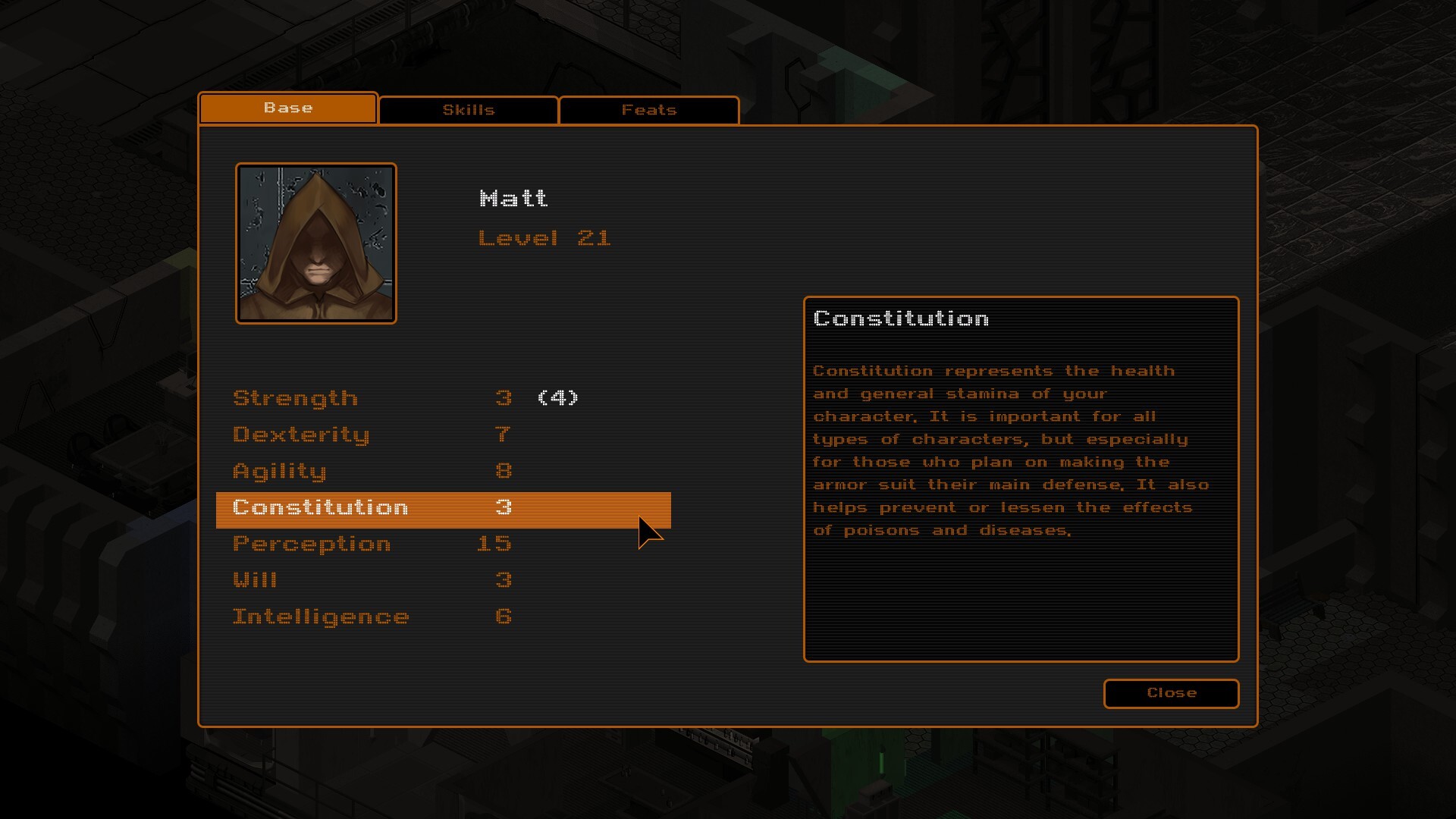Select the Base tab
The image size is (1456, 819).
point(287,108)
